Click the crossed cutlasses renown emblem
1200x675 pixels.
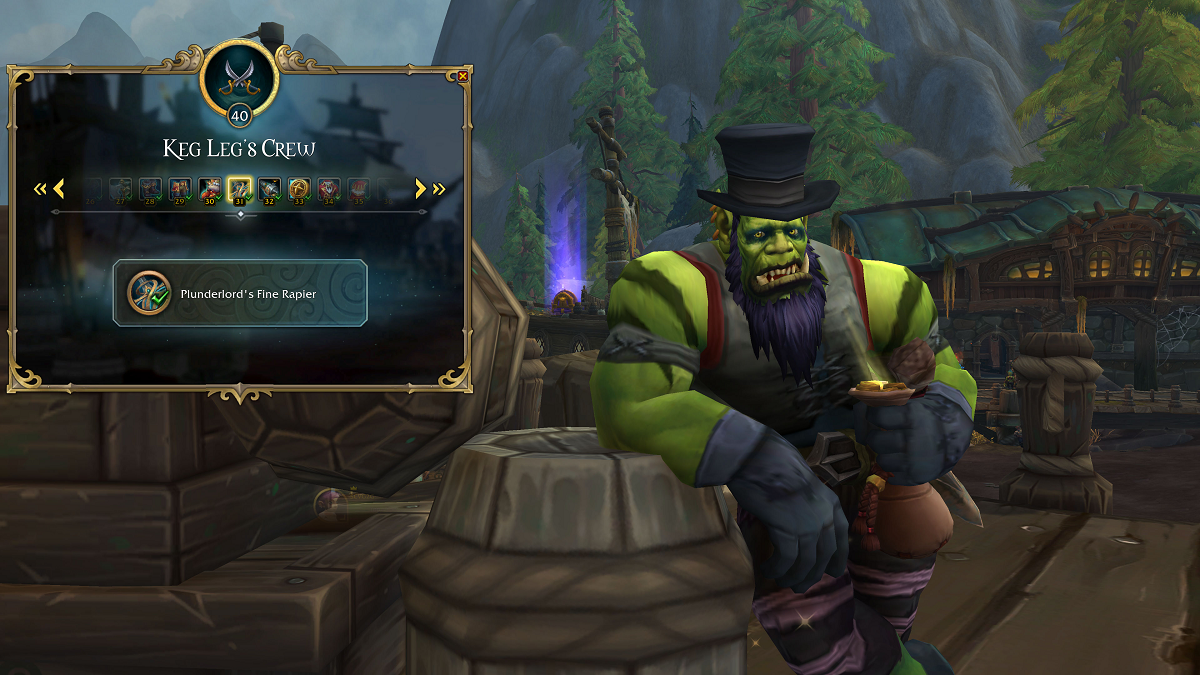pos(239,75)
